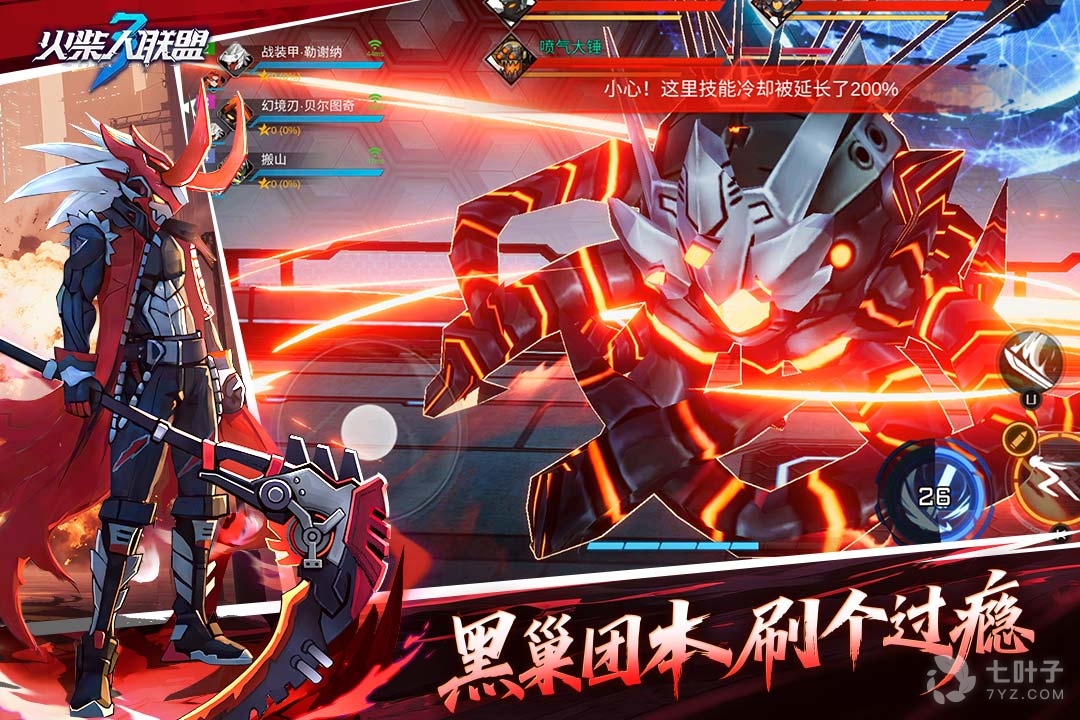The width and height of the screenshot is (1080, 720).
Task: Tap the small bullet ammo icon
Action: click(x=1018, y=436)
